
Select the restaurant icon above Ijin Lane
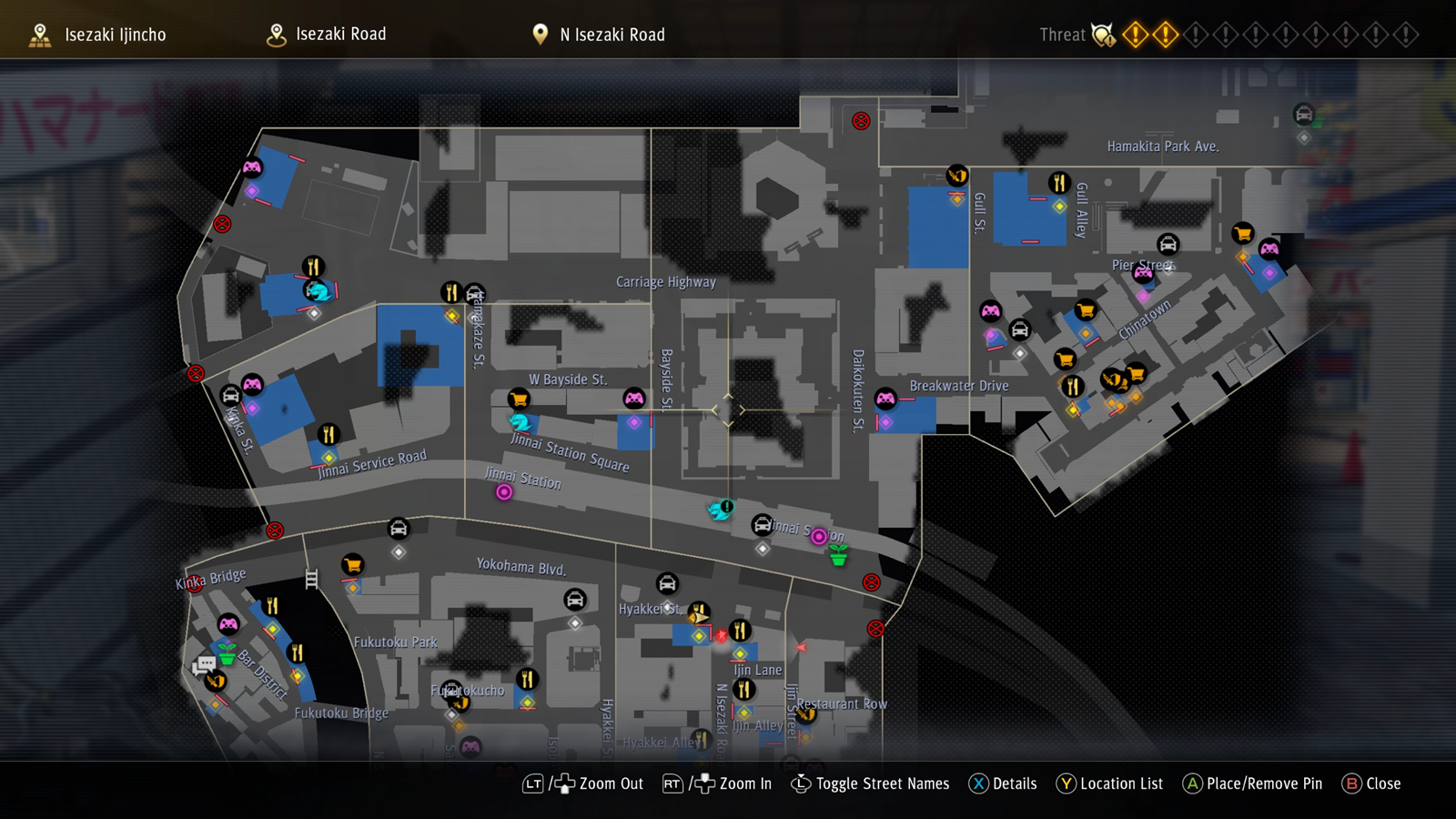(740, 630)
